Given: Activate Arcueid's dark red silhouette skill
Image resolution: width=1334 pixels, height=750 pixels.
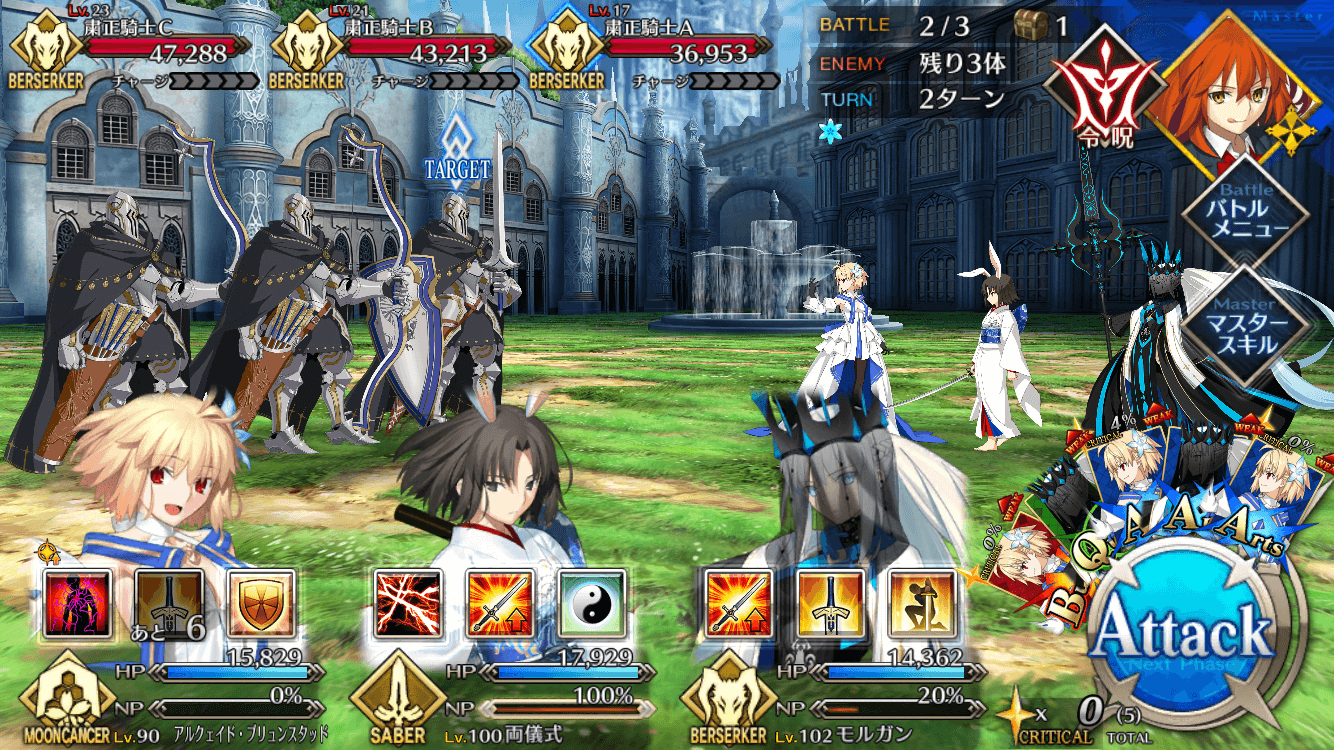Looking at the screenshot, I should tap(77, 603).
